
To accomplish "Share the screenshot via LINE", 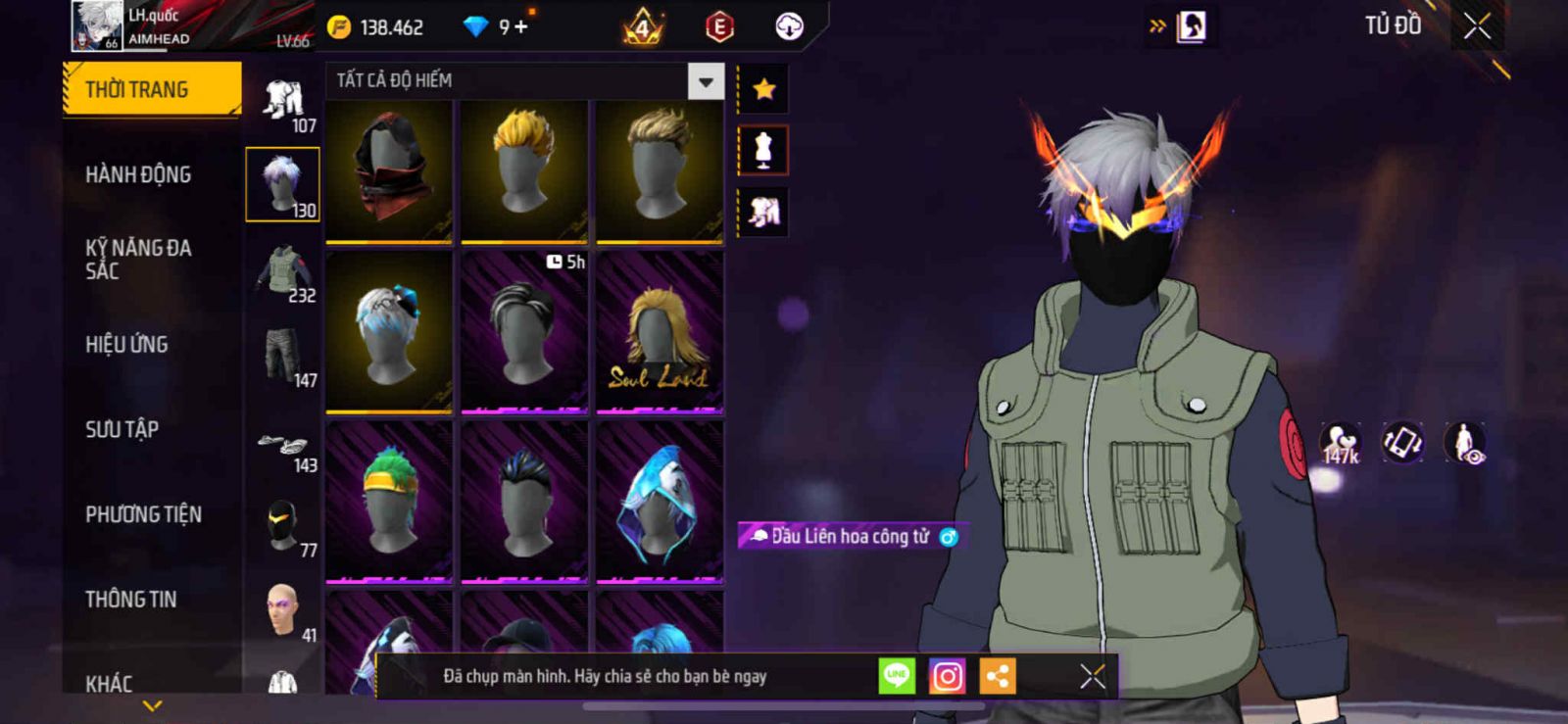I will (897, 676).
